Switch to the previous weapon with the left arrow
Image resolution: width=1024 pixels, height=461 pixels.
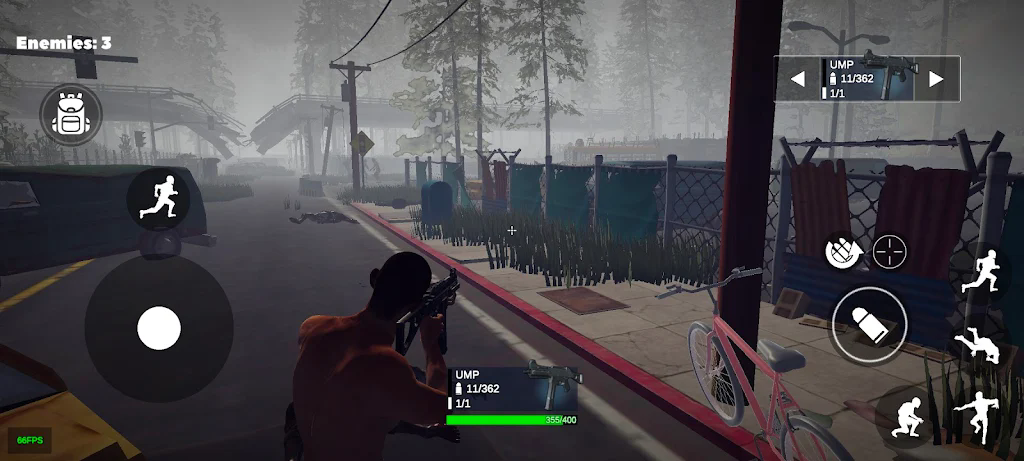(x=798, y=79)
